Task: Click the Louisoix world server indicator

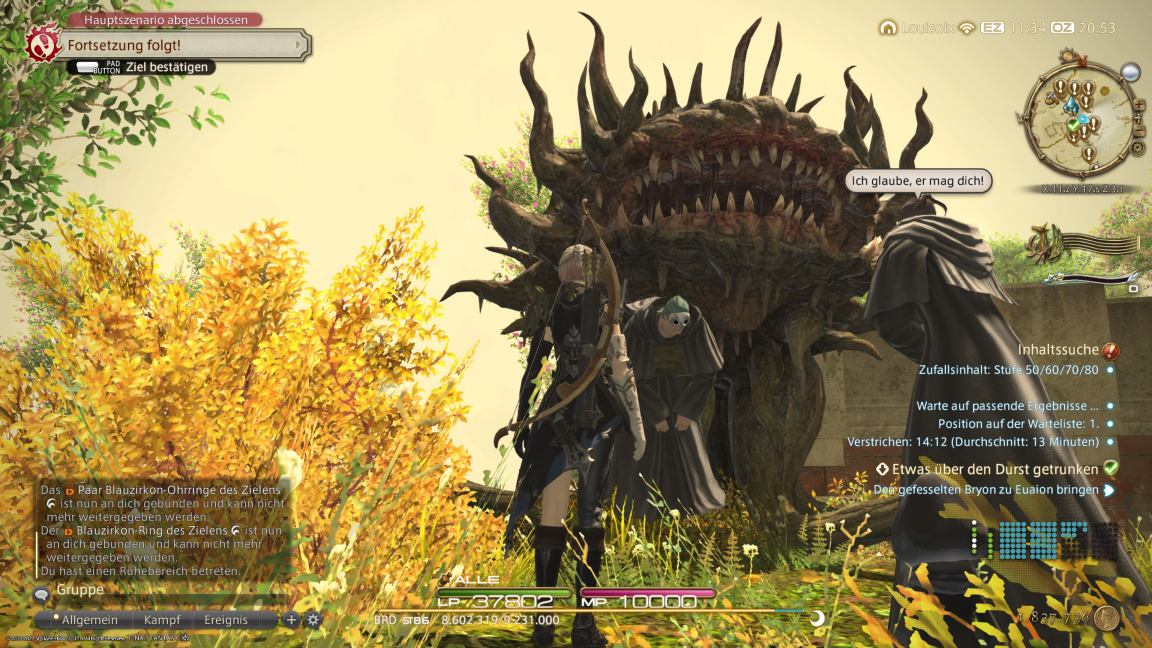Action: pyautogui.click(x=918, y=28)
